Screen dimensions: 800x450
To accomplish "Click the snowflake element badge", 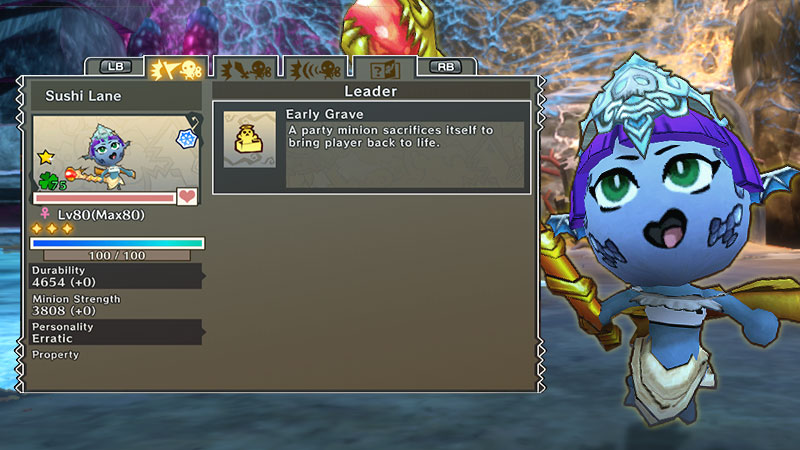I will click(186, 138).
